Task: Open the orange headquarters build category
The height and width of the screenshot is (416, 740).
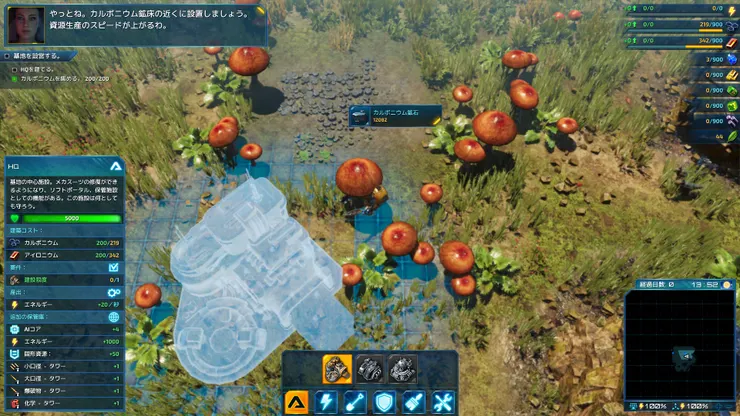Action: coord(296,402)
